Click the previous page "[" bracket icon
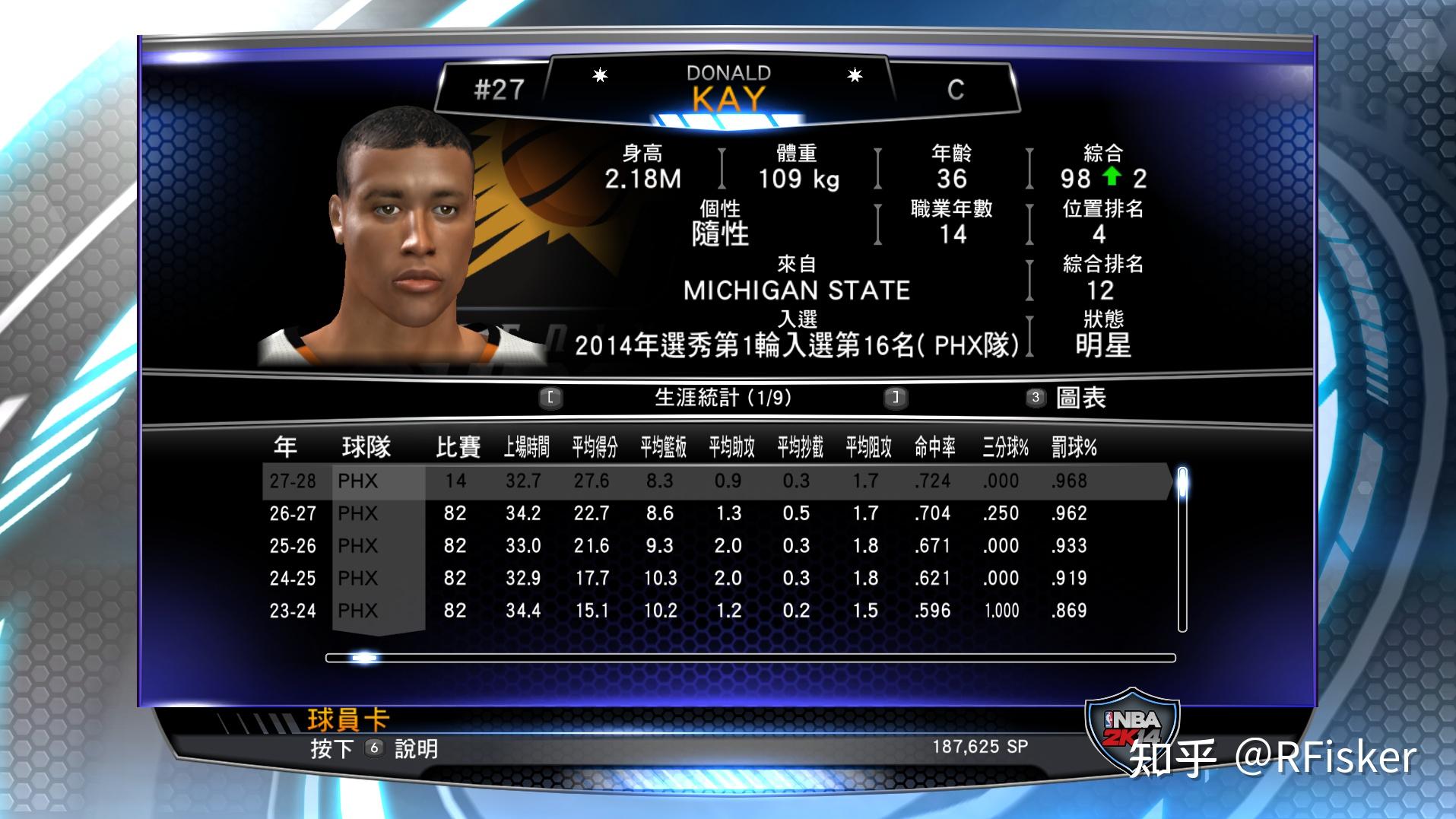 pyautogui.click(x=550, y=397)
